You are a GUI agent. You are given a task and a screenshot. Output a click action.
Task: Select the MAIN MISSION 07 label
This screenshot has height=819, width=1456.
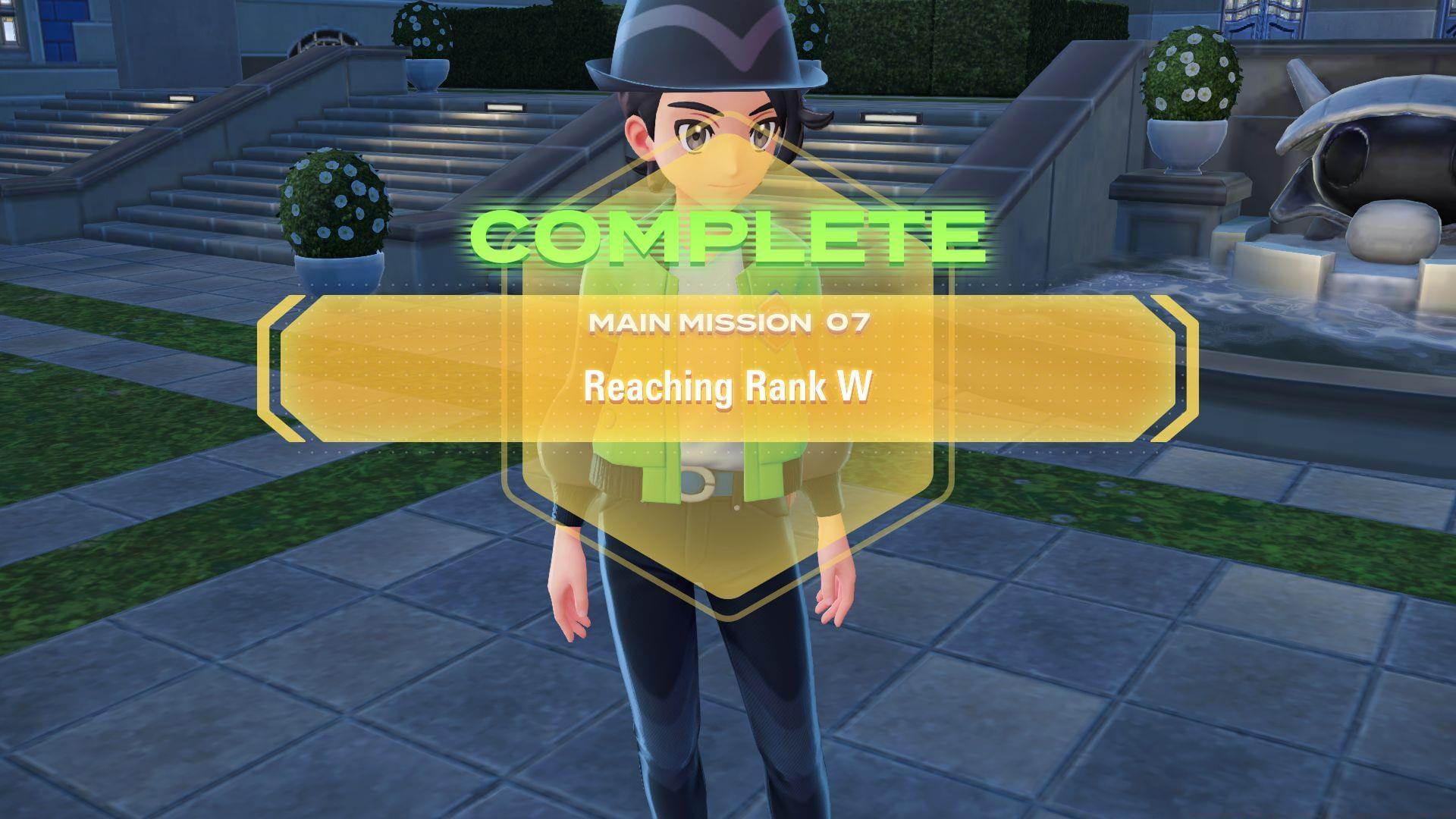[x=730, y=323]
